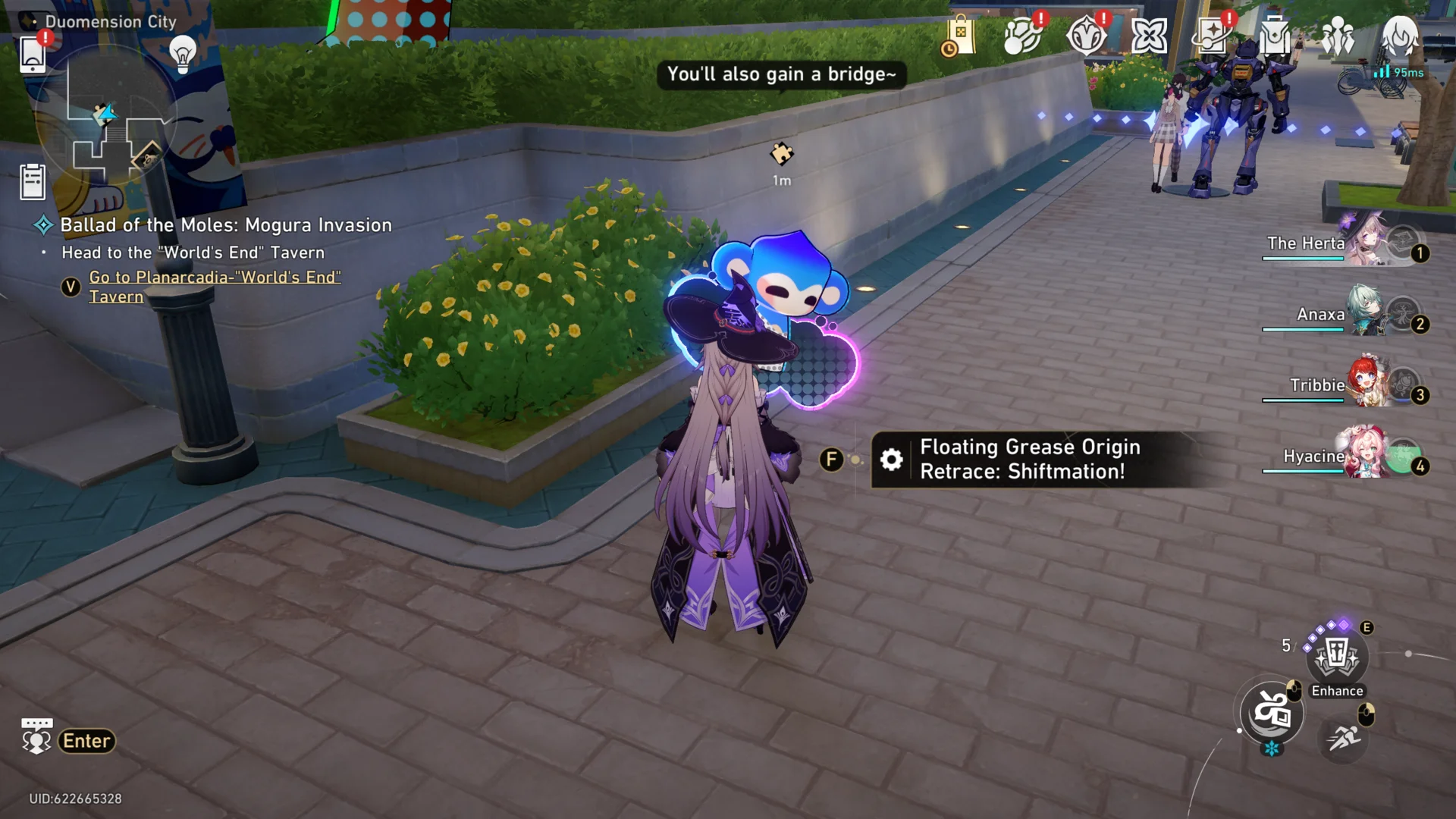This screenshot has height=819, width=1456.
Task: Open the team lineup icon
Action: coord(1337,36)
